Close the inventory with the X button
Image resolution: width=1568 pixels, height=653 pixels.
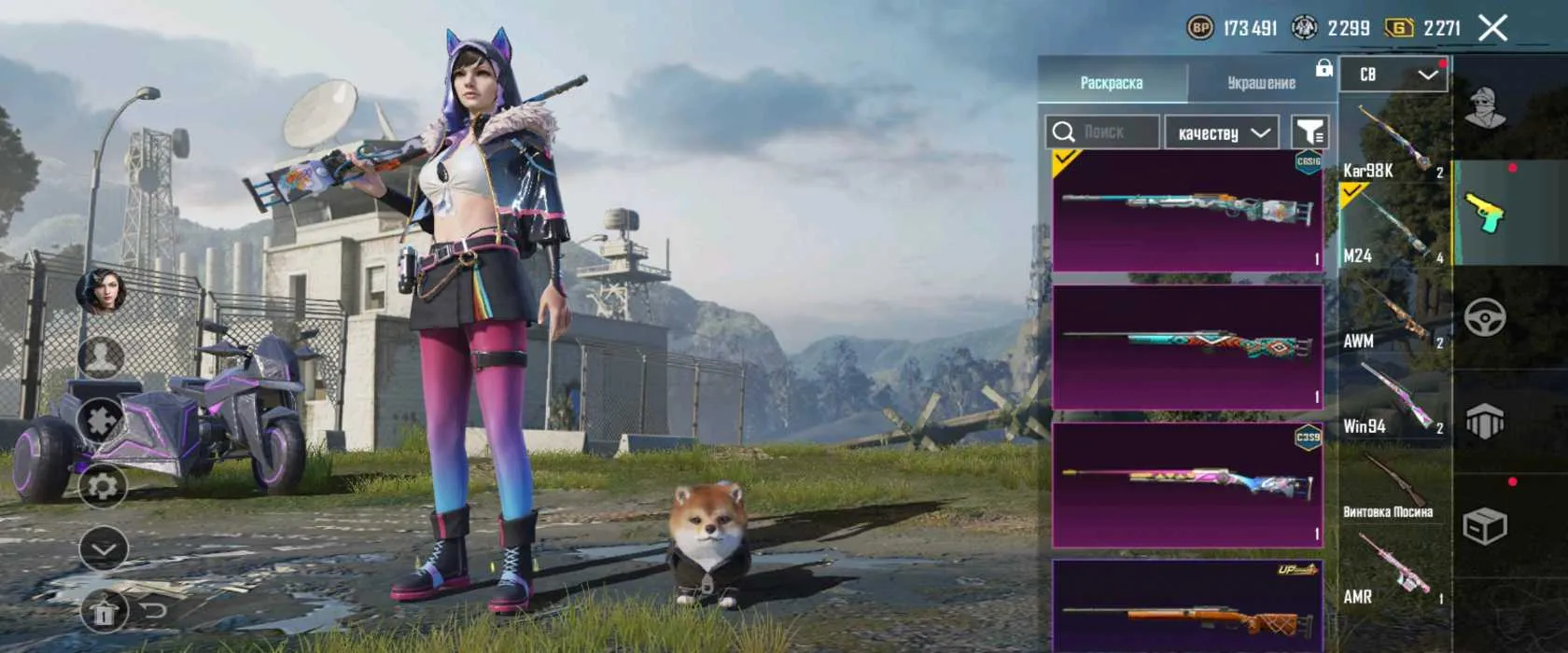[x=1492, y=28]
